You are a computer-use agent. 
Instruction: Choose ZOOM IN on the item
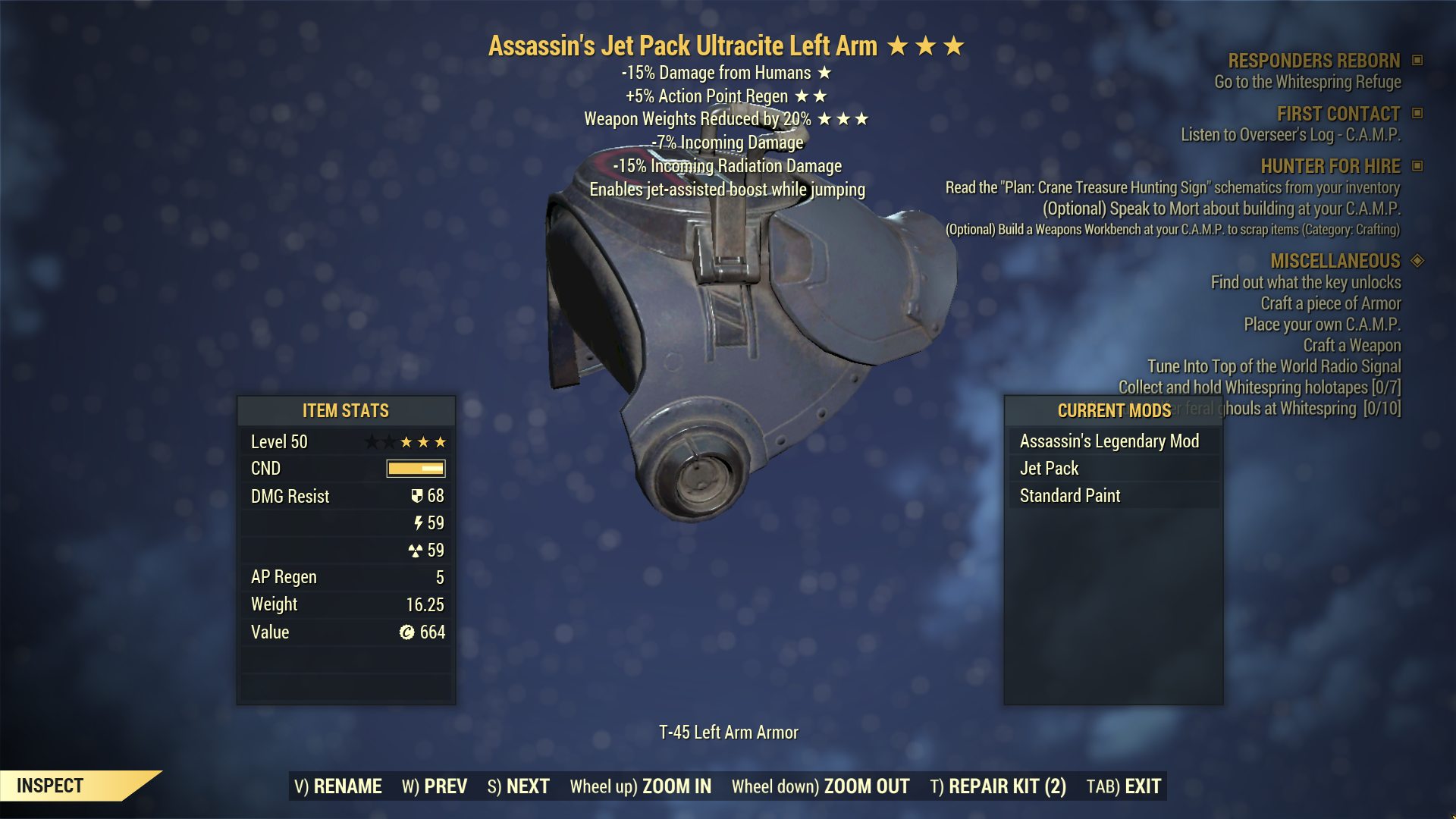tap(640, 786)
